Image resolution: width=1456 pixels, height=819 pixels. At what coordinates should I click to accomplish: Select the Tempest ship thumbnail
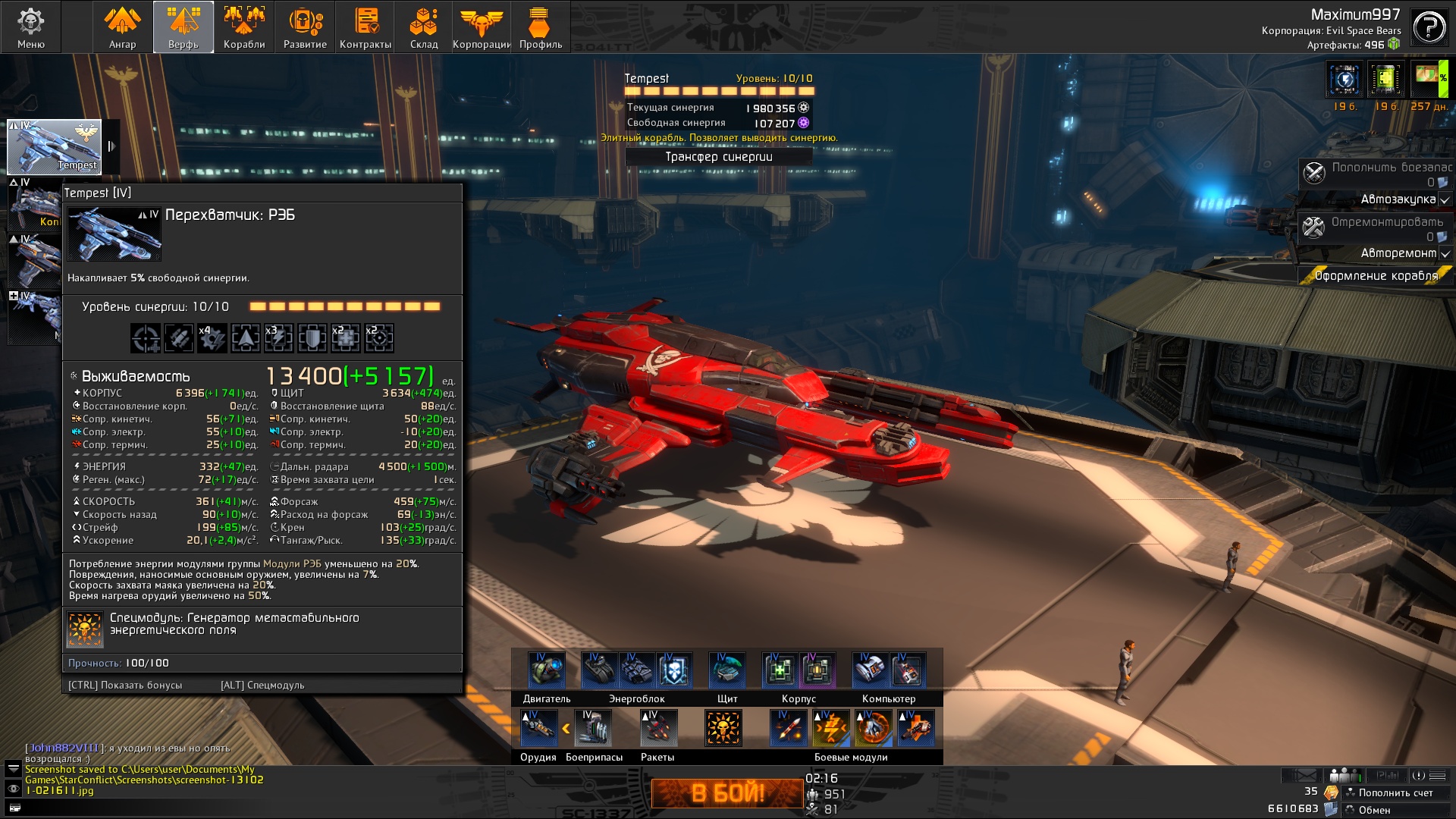[x=54, y=146]
